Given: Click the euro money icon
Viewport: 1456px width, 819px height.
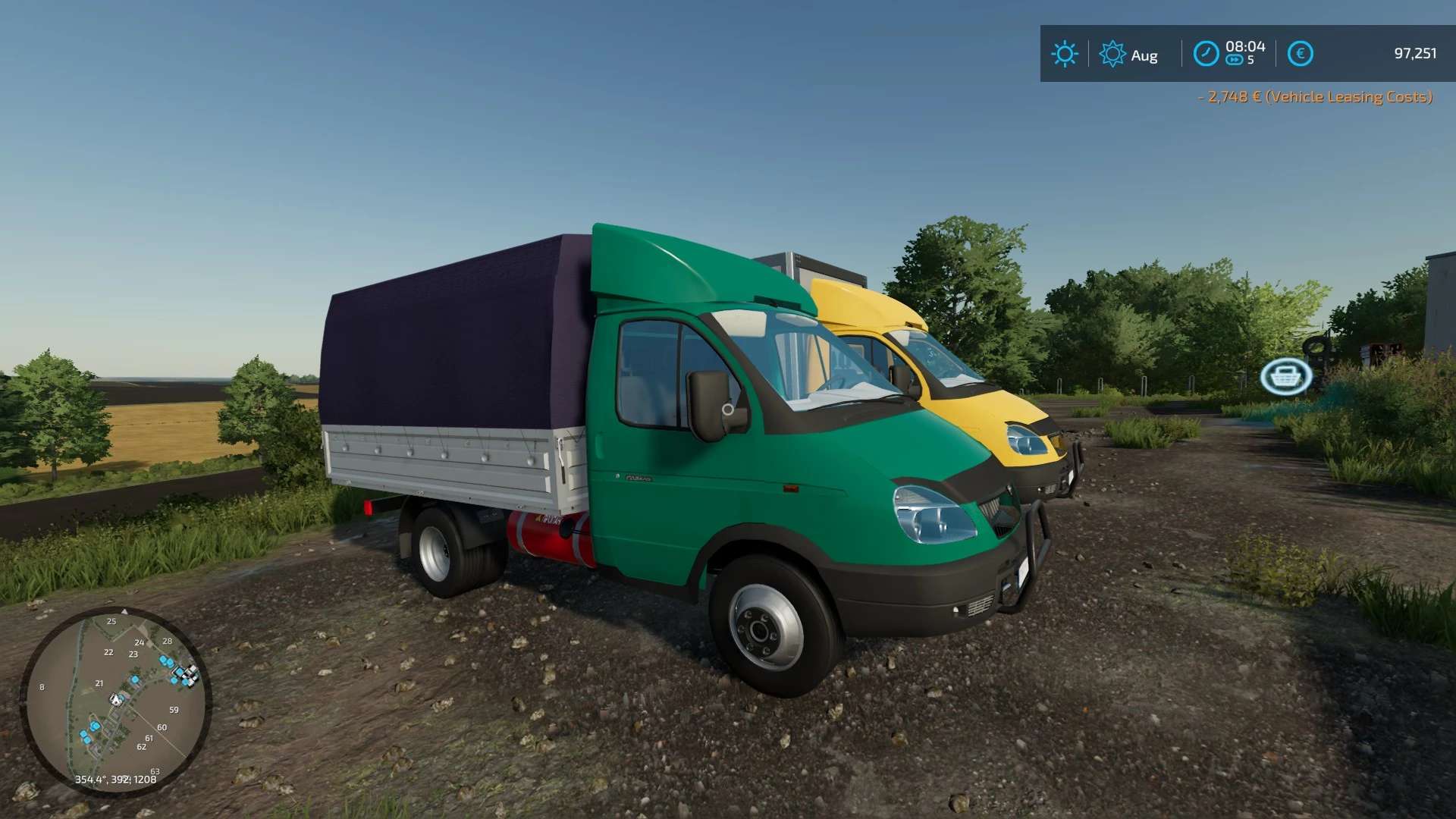Looking at the screenshot, I should (1300, 54).
